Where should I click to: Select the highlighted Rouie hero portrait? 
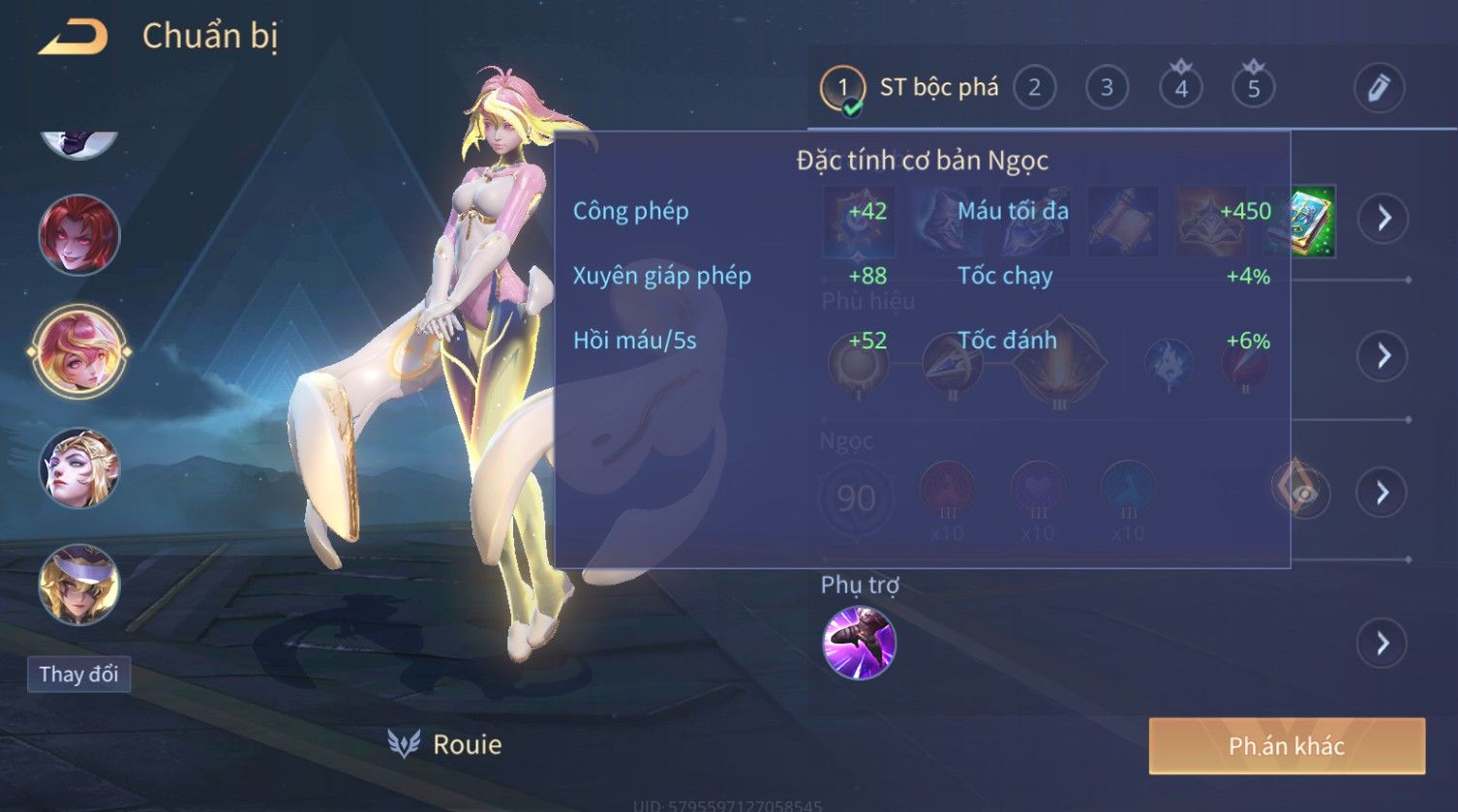(79, 351)
